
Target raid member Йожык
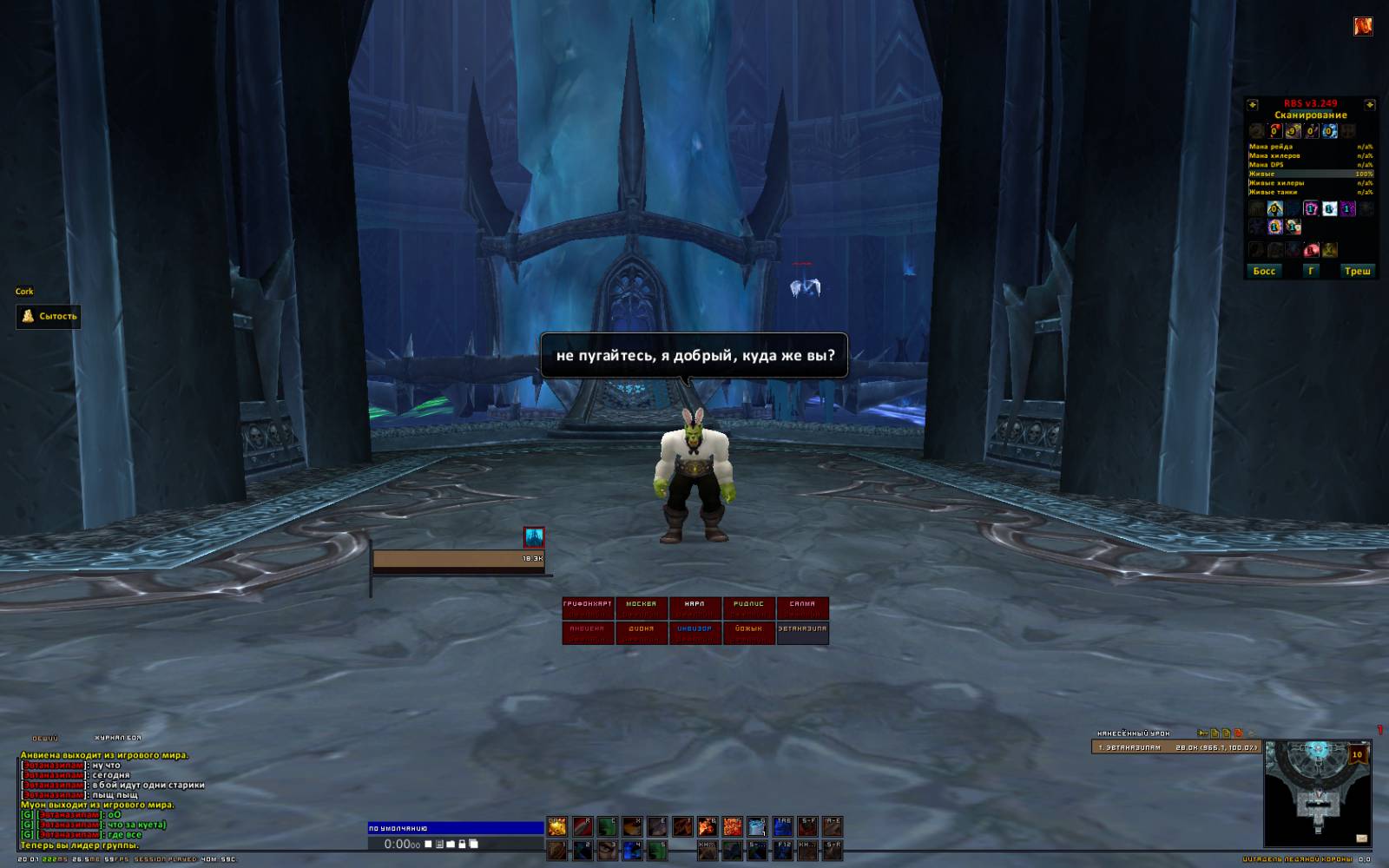(x=748, y=633)
